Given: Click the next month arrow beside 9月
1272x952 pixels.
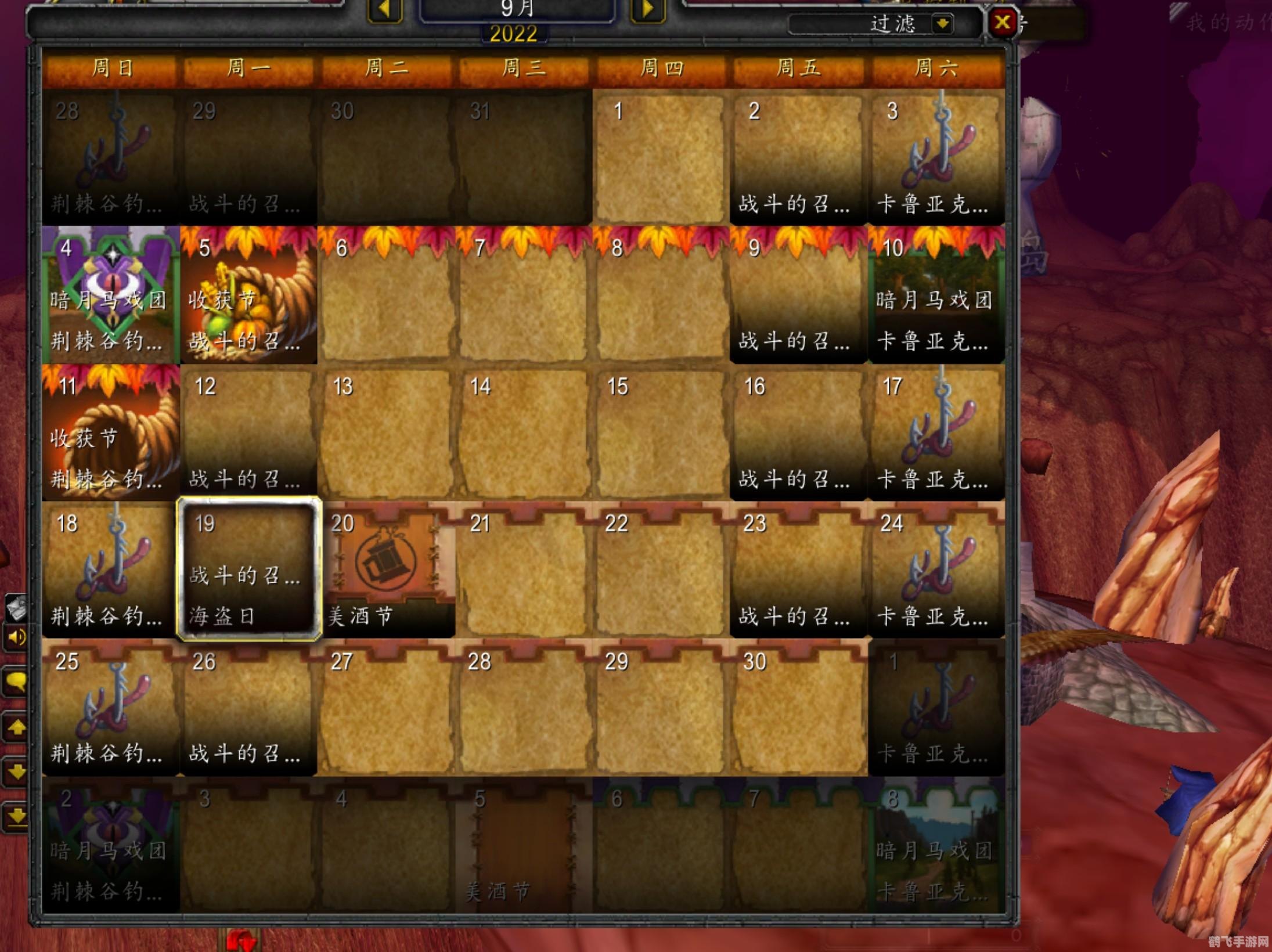Looking at the screenshot, I should coord(646,9).
